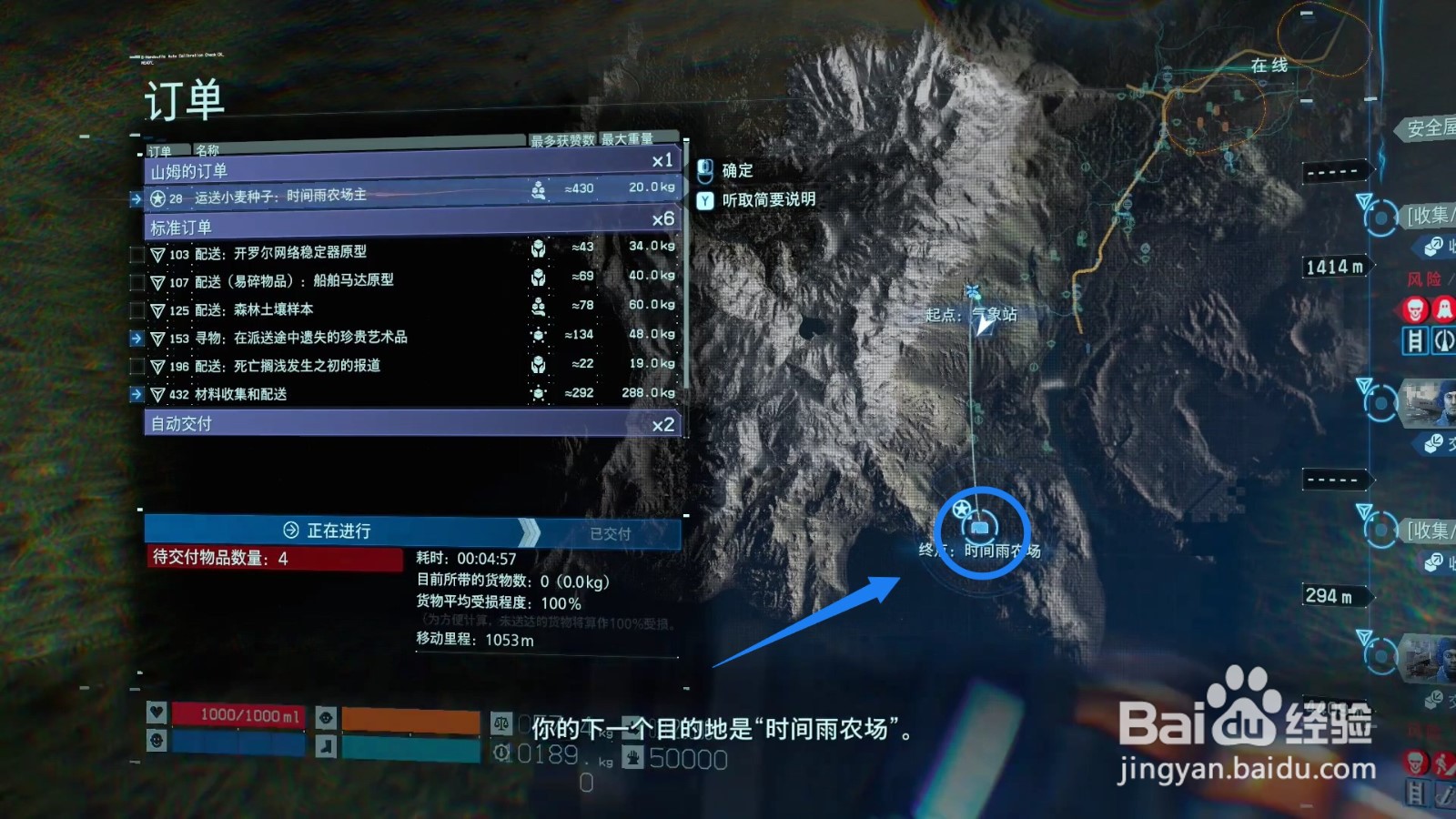Click the scale weight icon in the status bar
The height and width of the screenshot is (819, 1456).
click(501, 723)
